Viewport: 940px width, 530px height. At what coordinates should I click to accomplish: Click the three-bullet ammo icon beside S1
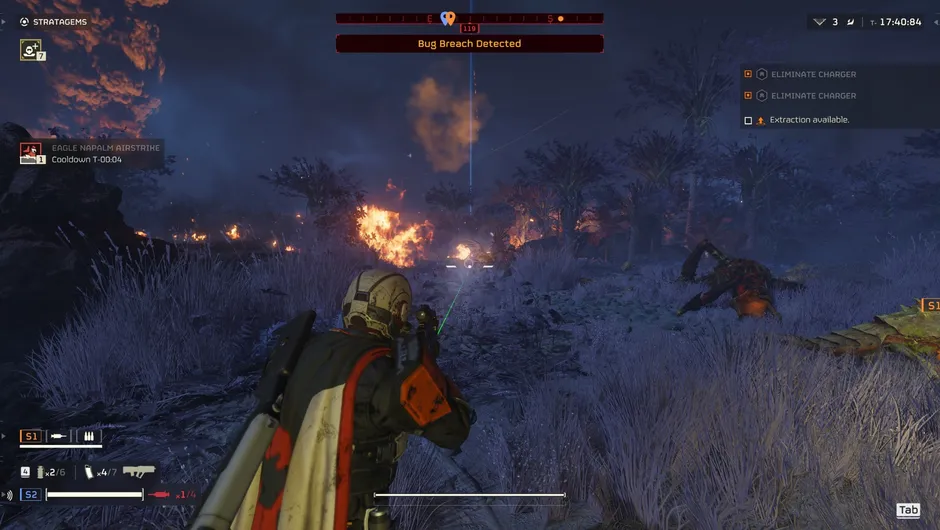pos(89,437)
